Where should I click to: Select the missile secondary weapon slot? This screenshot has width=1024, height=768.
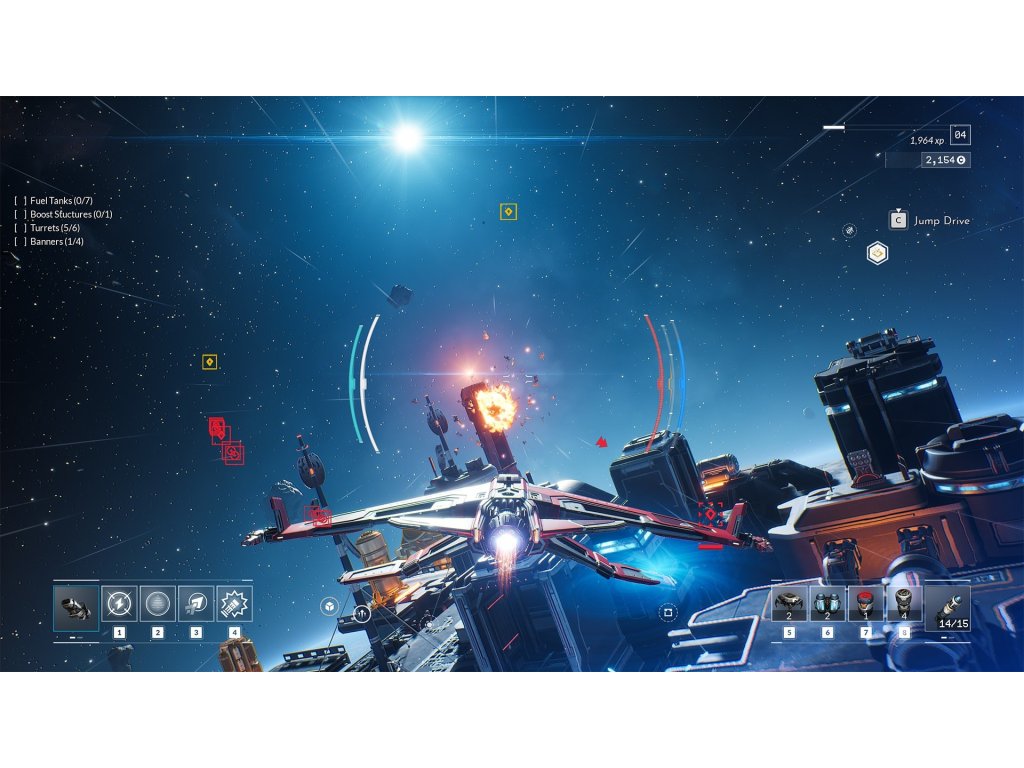point(947,607)
